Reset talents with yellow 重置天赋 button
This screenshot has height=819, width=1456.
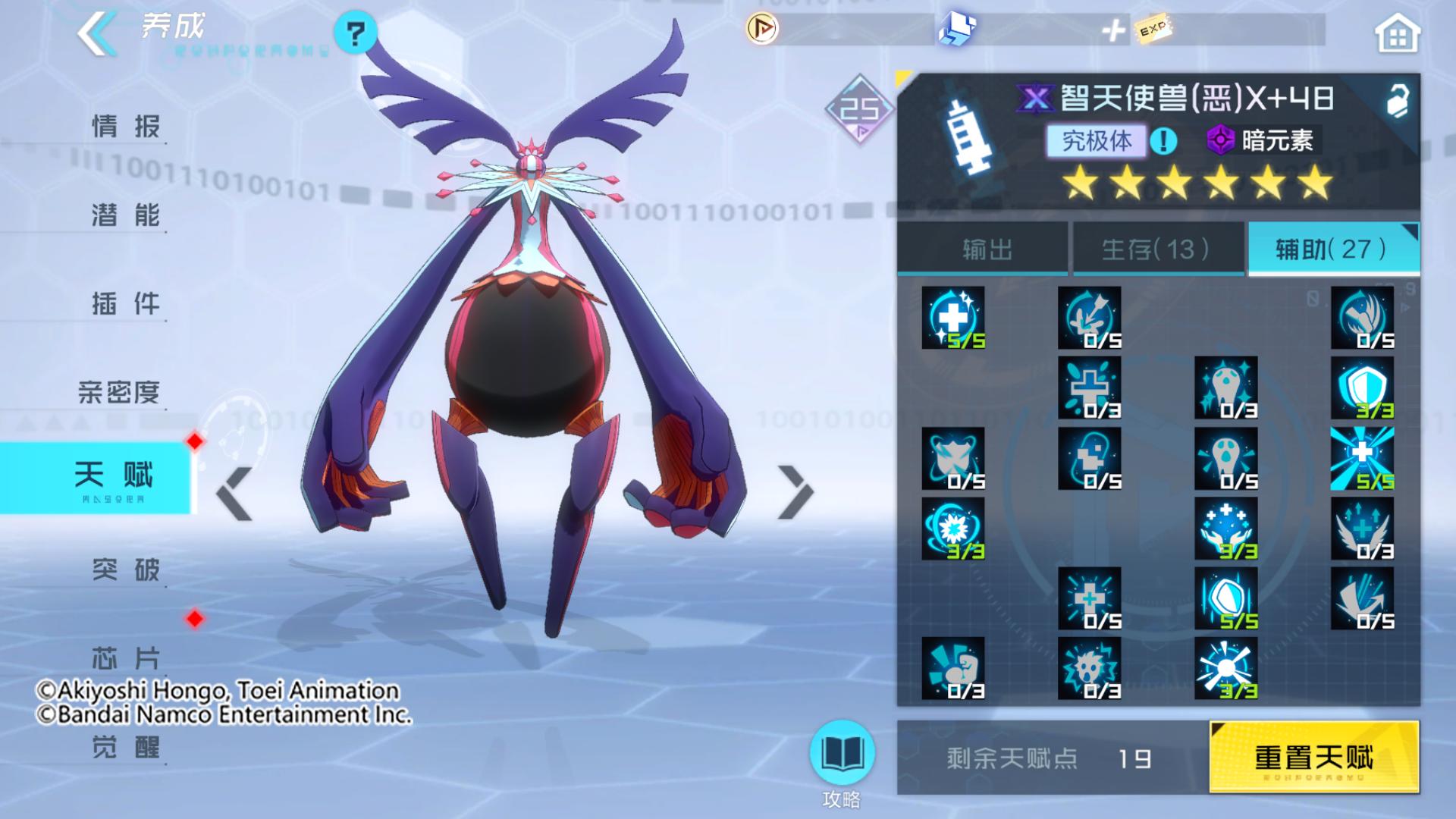(1313, 757)
